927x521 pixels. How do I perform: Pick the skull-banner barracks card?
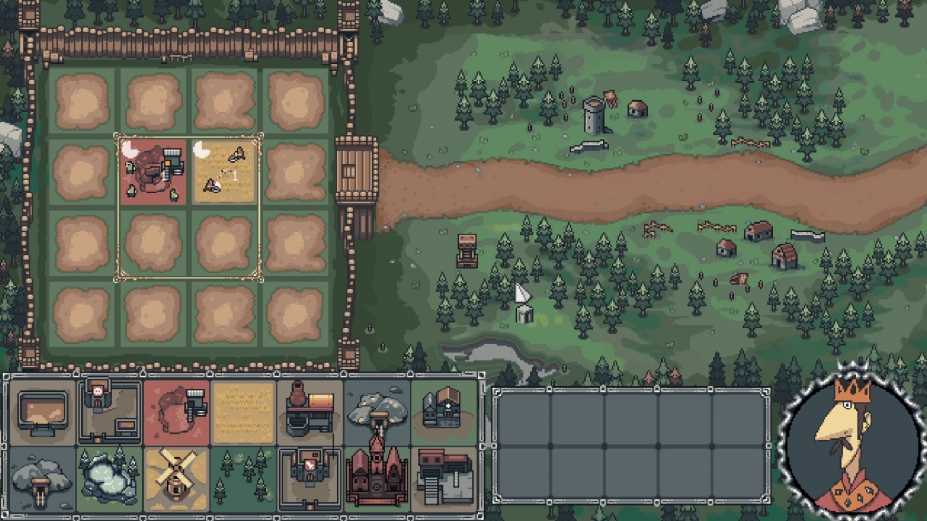coord(108,410)
